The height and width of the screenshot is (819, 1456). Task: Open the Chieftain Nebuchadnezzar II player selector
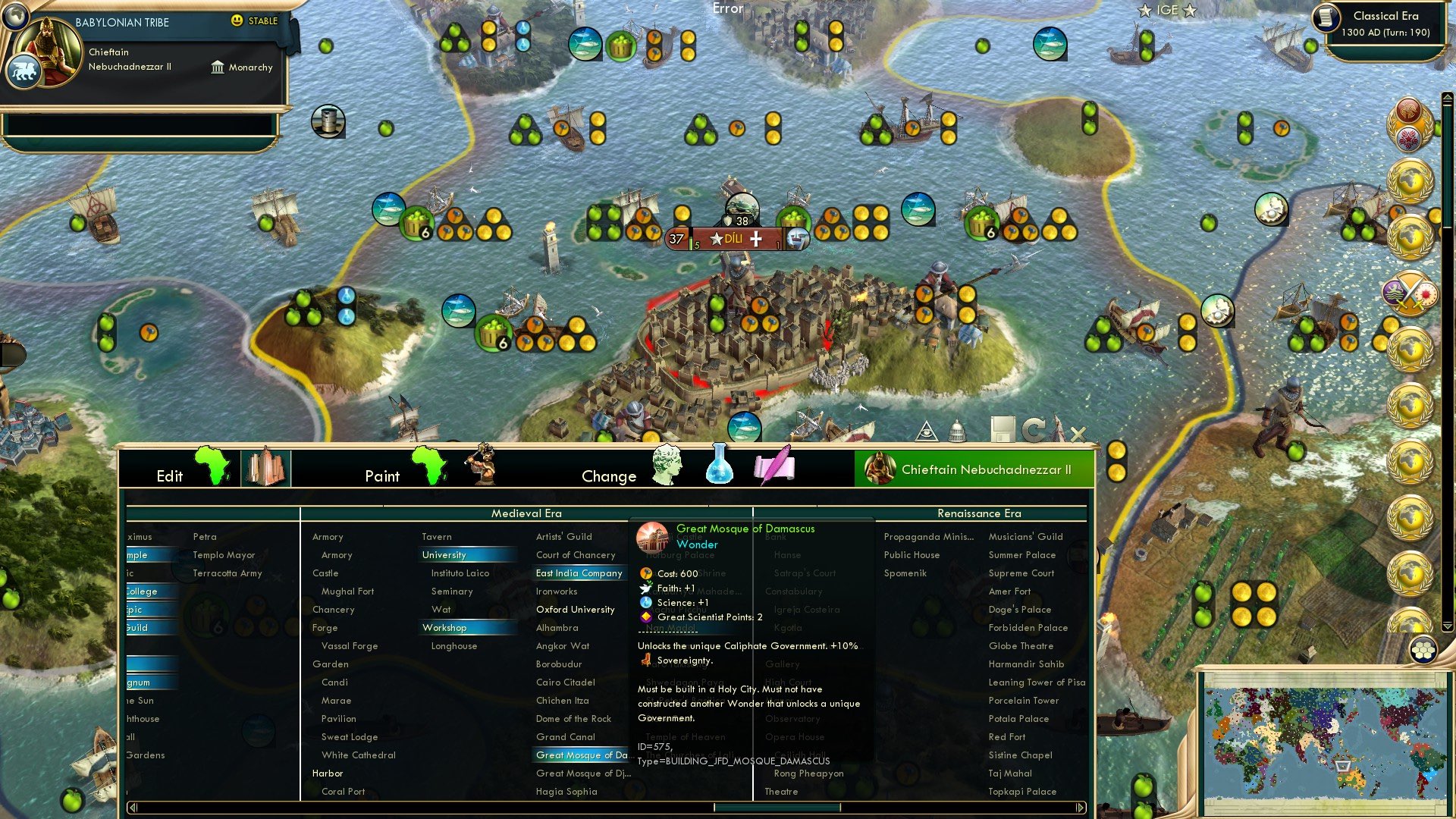tap(975, 469)
